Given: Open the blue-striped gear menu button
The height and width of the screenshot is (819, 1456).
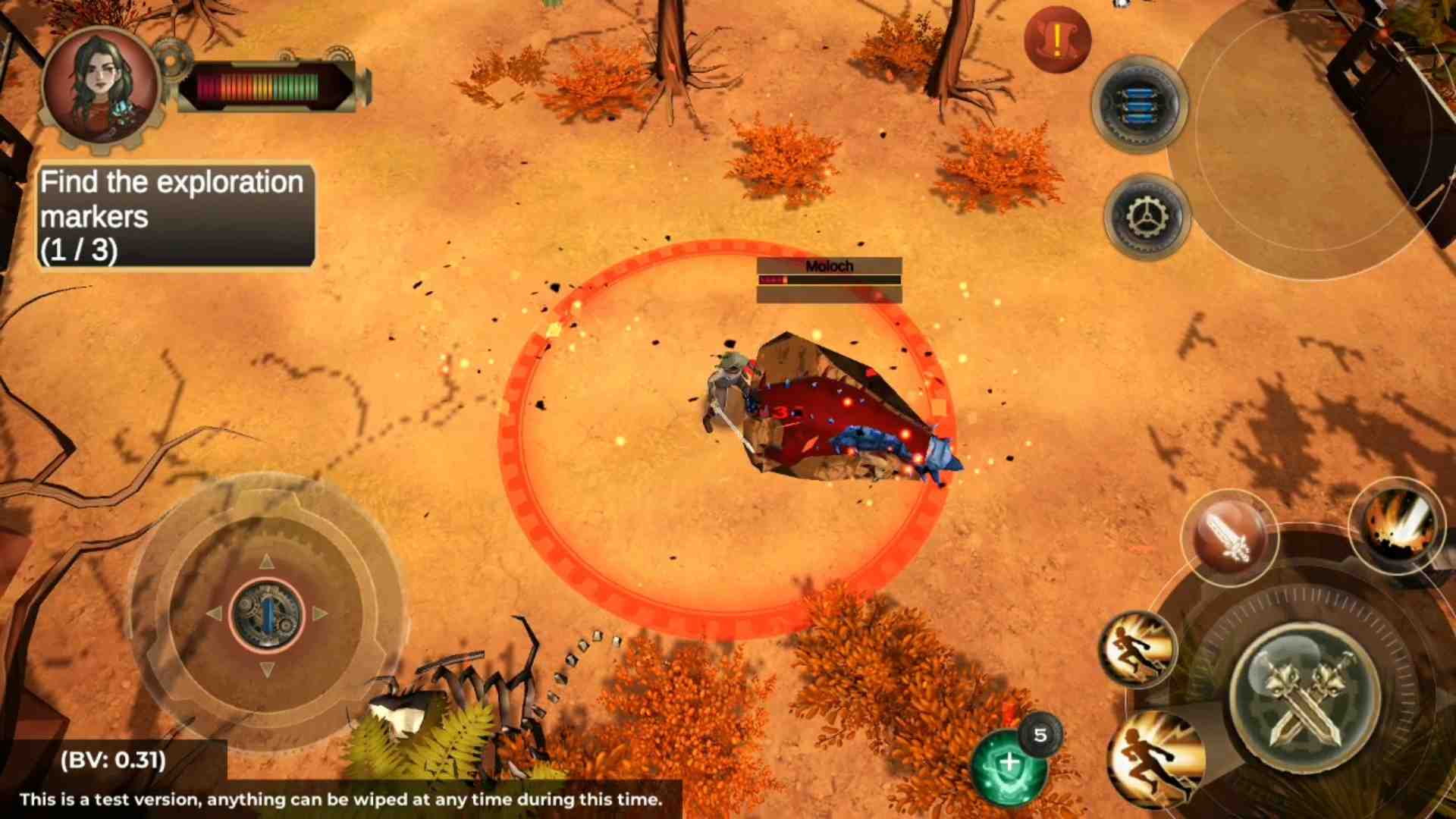Looking at the screenshot, I should tap(1138, 105).
